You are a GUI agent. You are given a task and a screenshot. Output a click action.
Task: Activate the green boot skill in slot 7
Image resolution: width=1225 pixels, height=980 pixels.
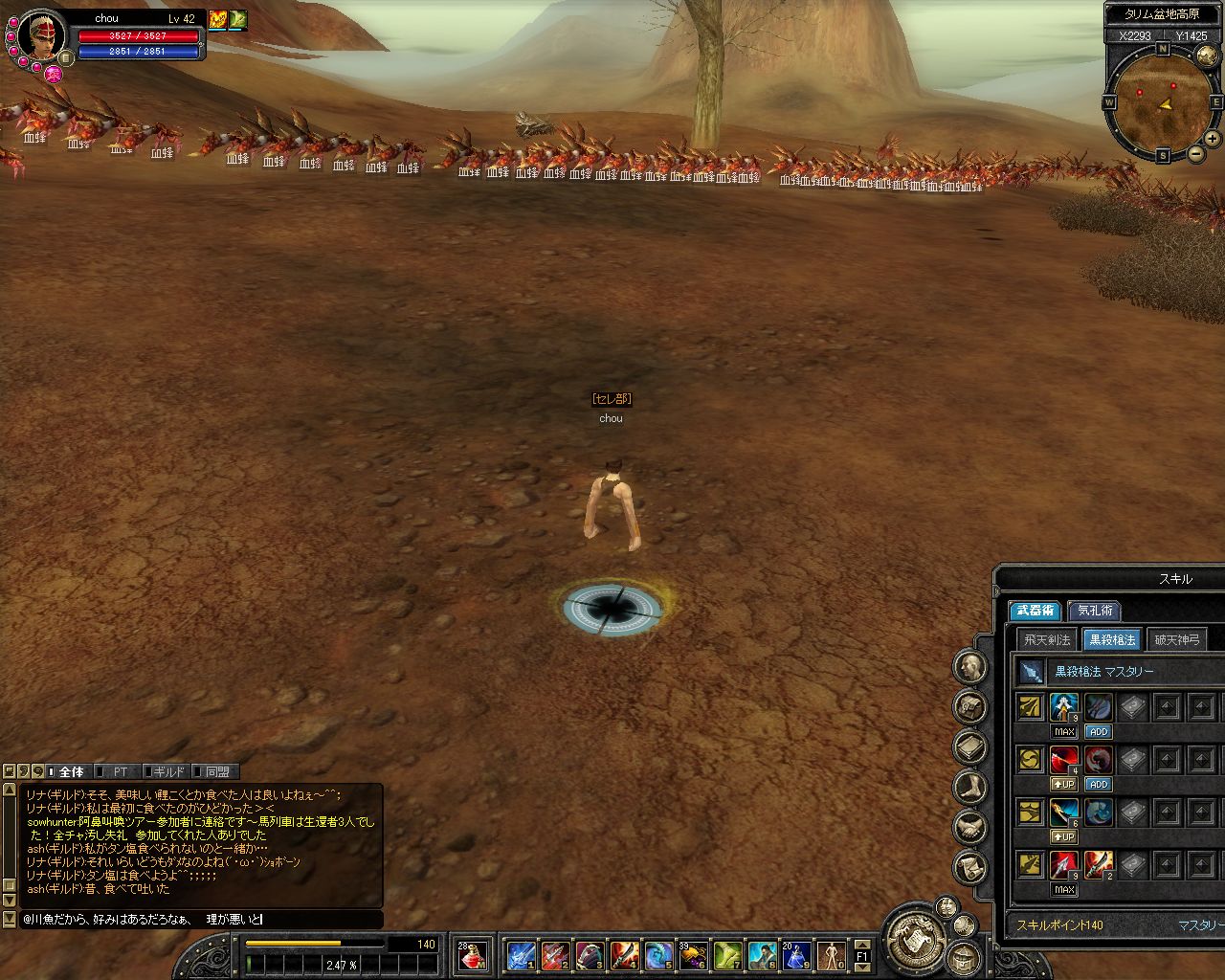[x=727, y=954]
